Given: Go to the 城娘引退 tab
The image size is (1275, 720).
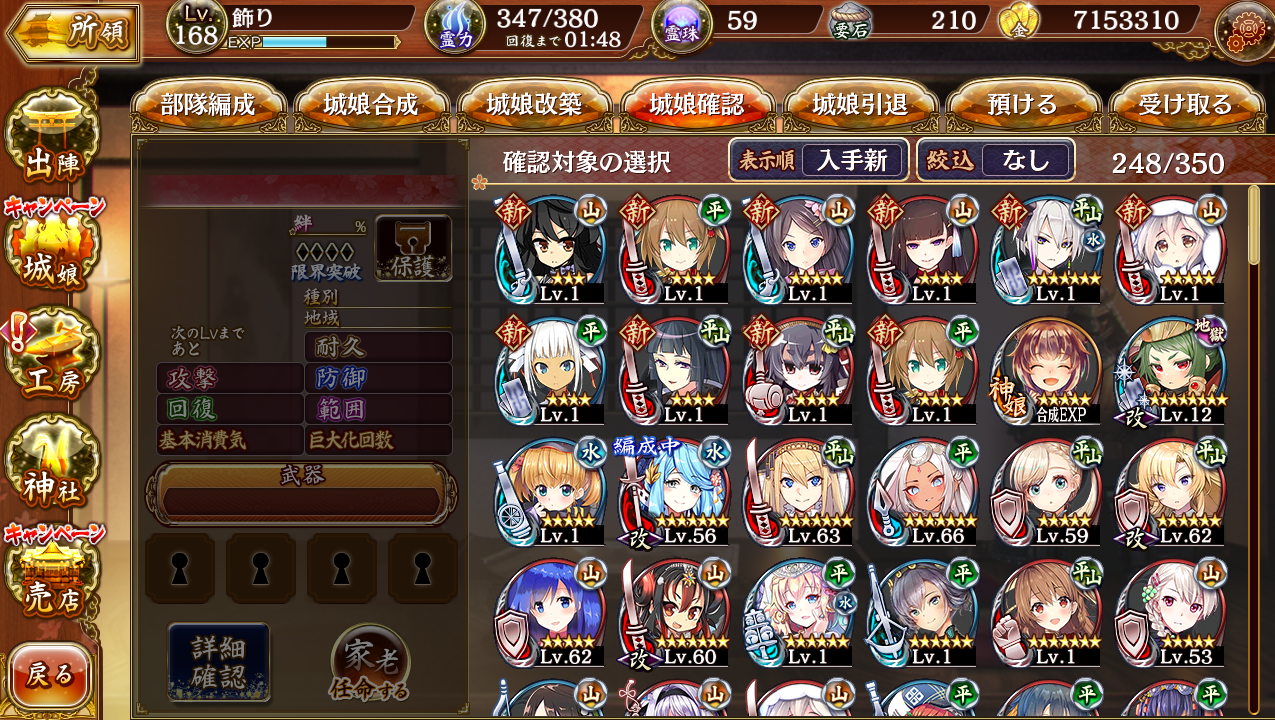Looking at the screenshot, I should [x=860, y=105].
